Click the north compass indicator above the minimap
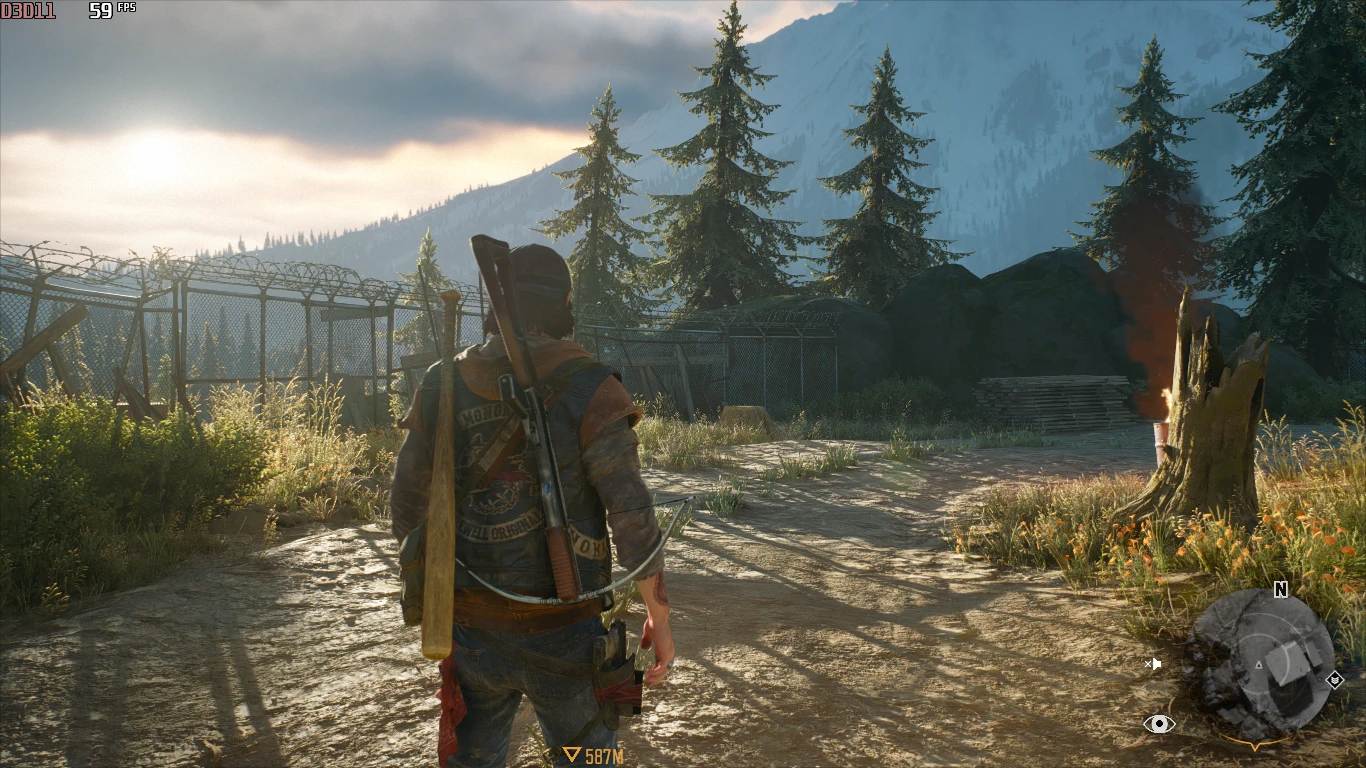The image size is (1366, 768). click(x=1280, y=589)
